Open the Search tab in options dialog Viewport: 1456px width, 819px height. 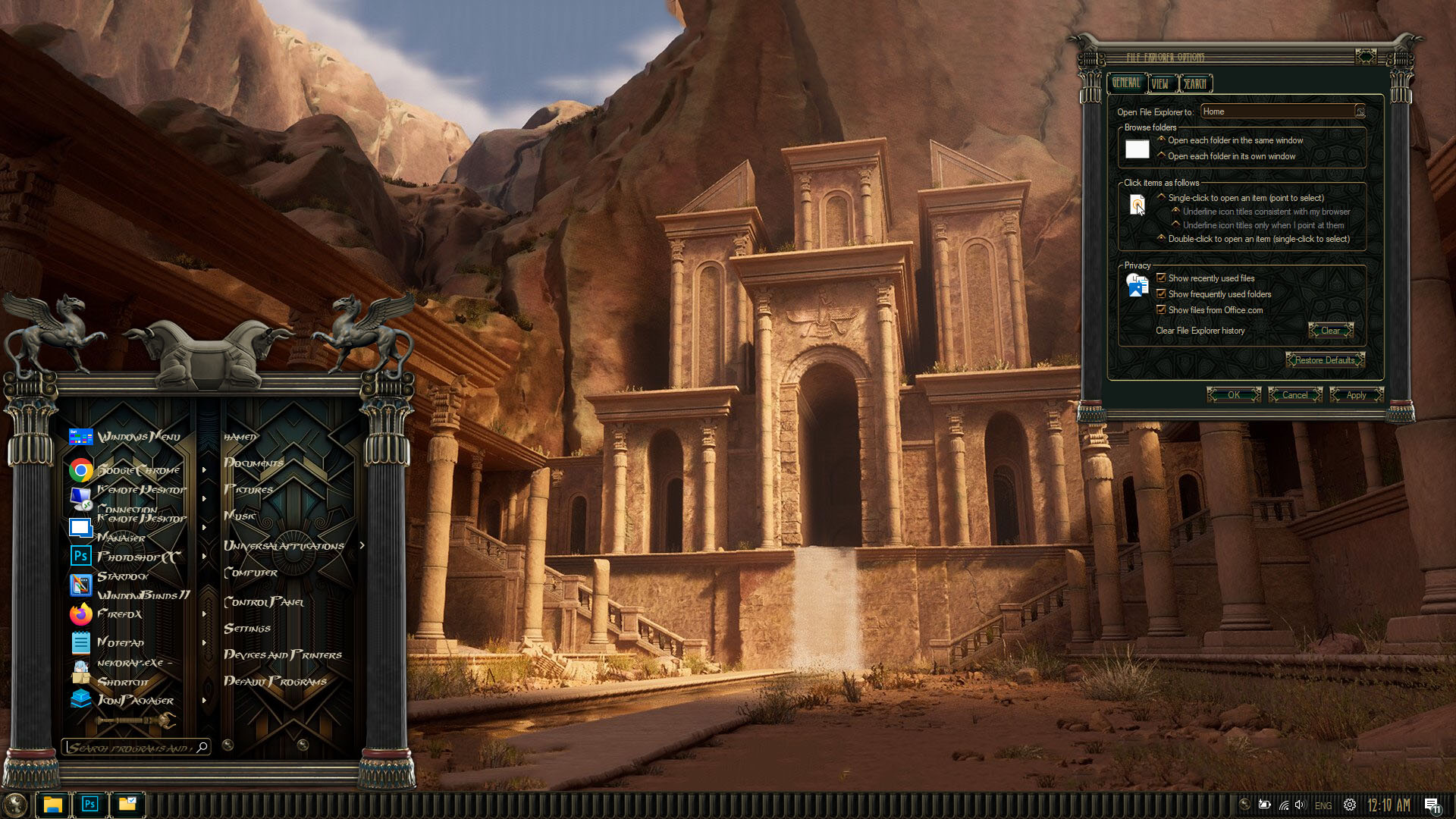[x=1195, y=83]
